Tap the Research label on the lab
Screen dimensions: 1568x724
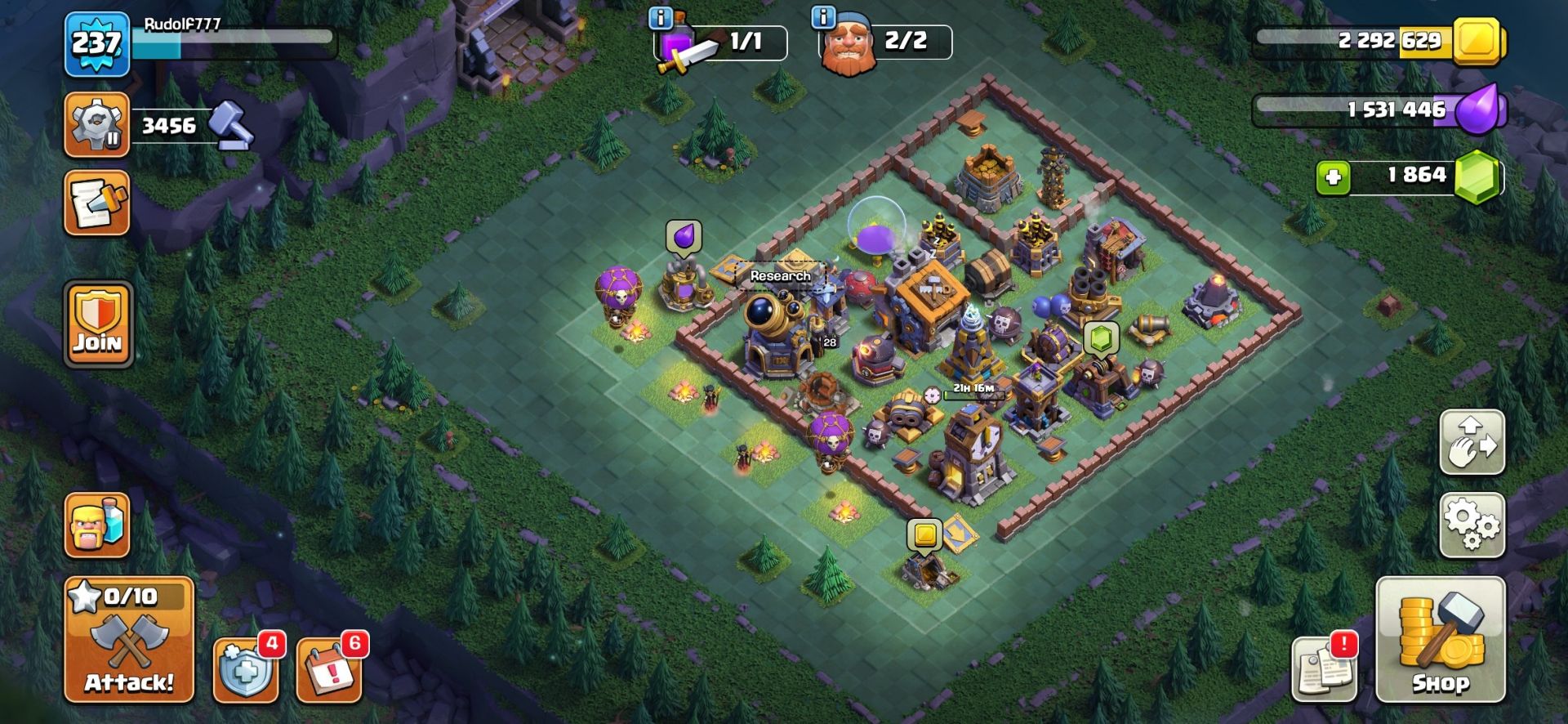[x=780, y=276]
